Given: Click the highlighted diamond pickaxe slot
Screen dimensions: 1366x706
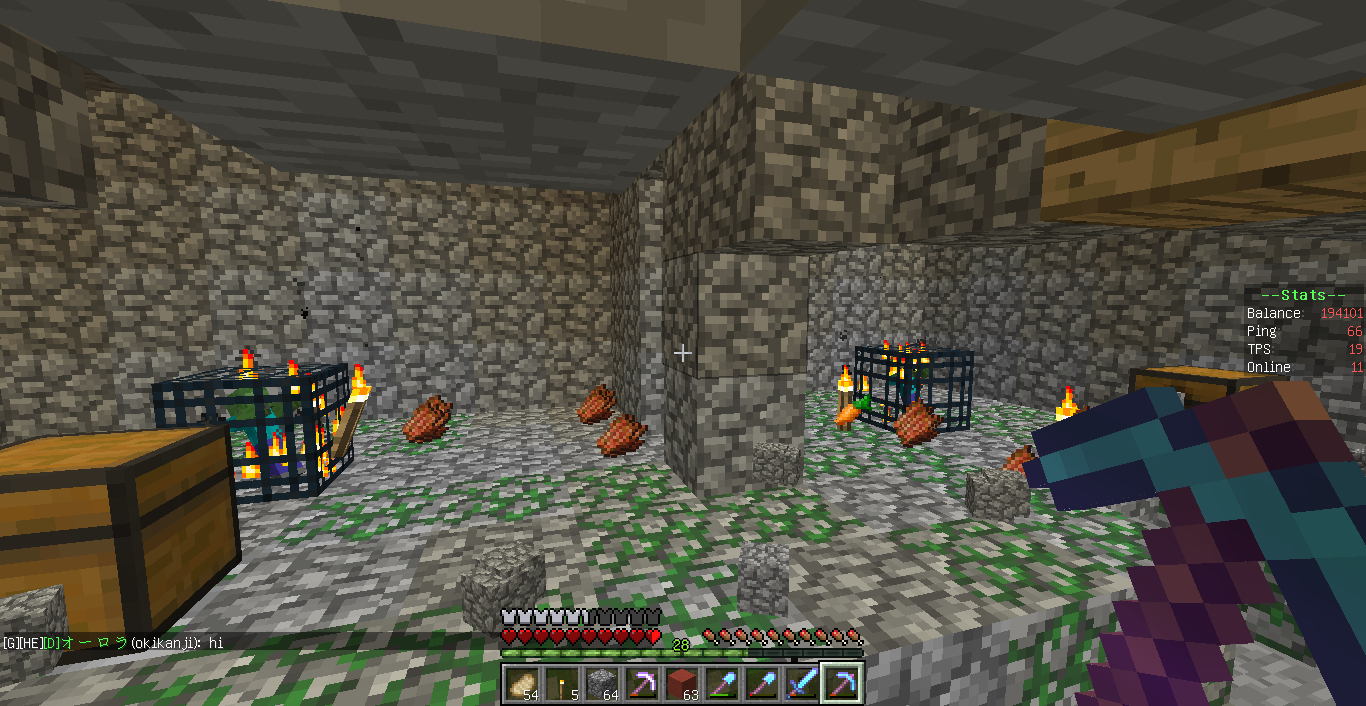Looking at the screenshot, I should point(842,683).
